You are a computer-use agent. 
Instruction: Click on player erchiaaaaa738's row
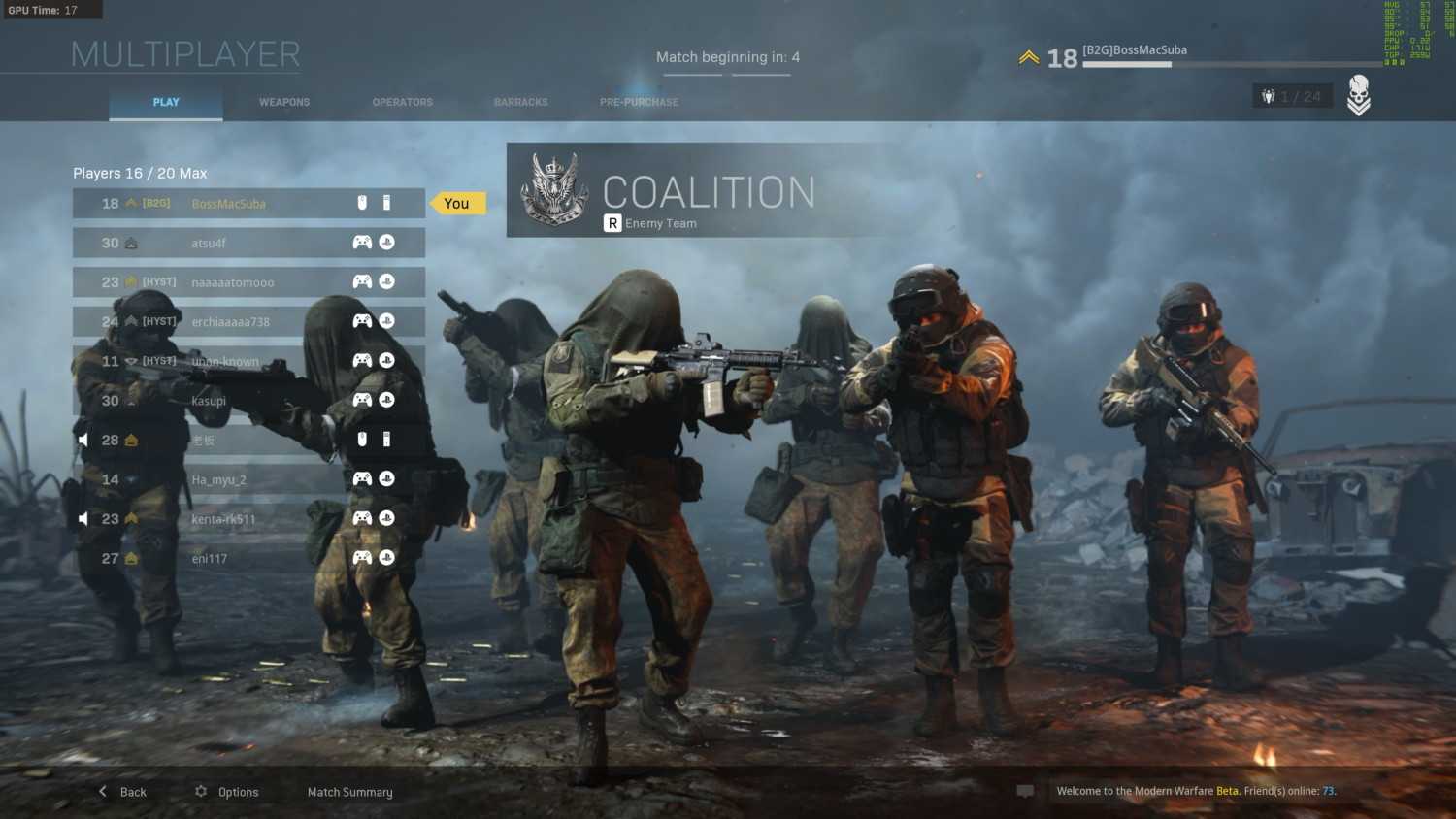[x=248, y=321]
